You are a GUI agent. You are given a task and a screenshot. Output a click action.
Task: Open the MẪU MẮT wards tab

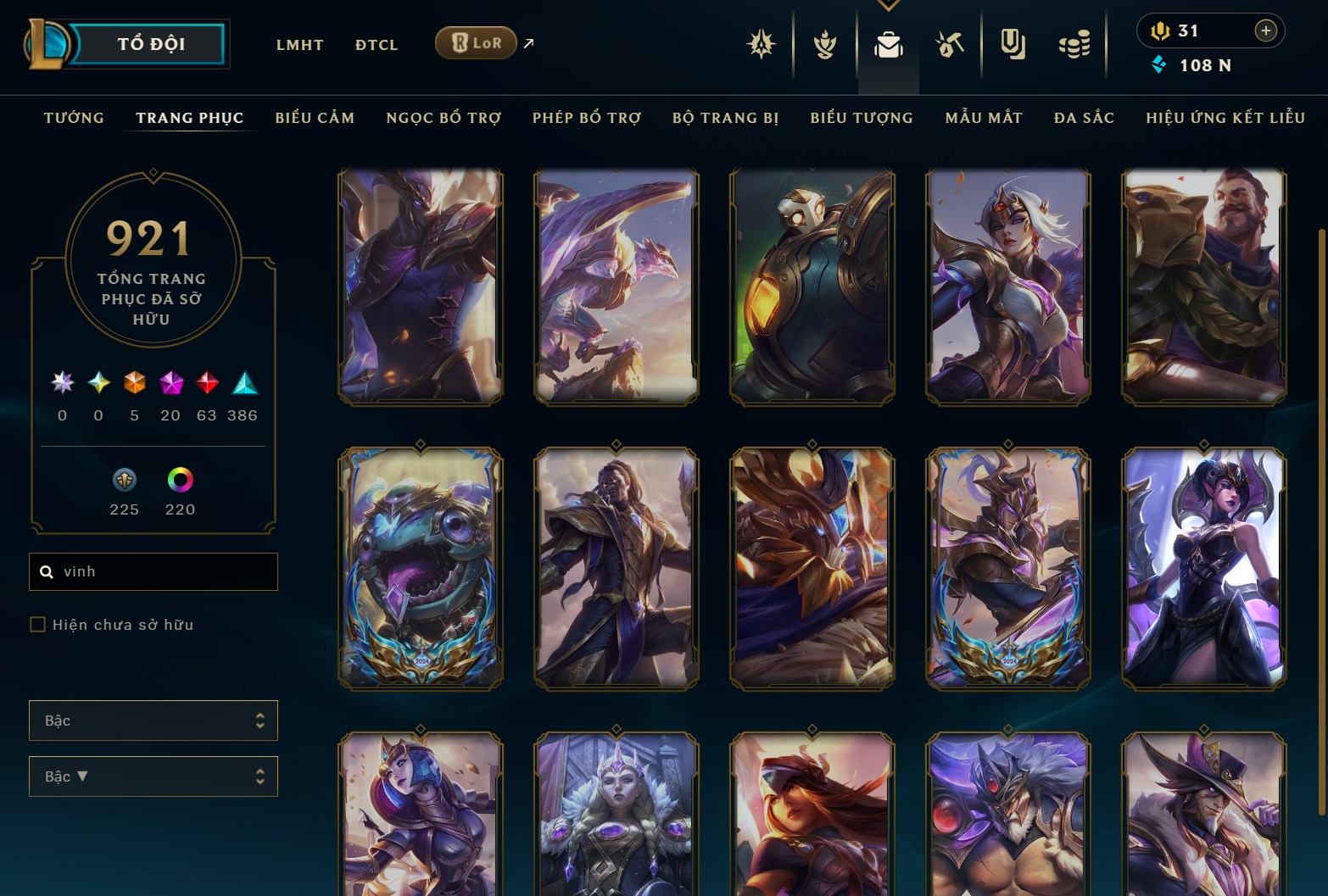[984, 118]
